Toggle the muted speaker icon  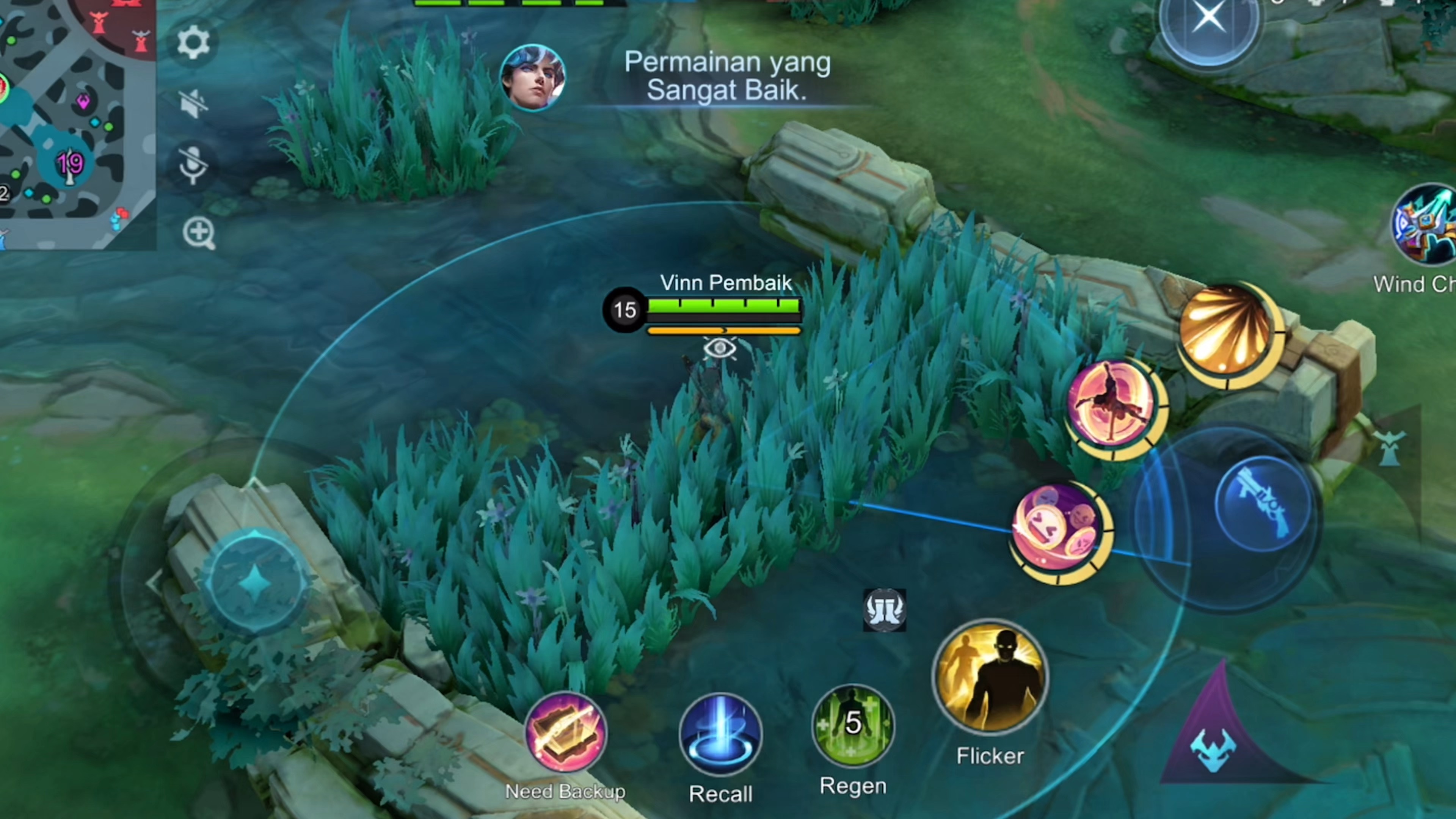(193, 104)
